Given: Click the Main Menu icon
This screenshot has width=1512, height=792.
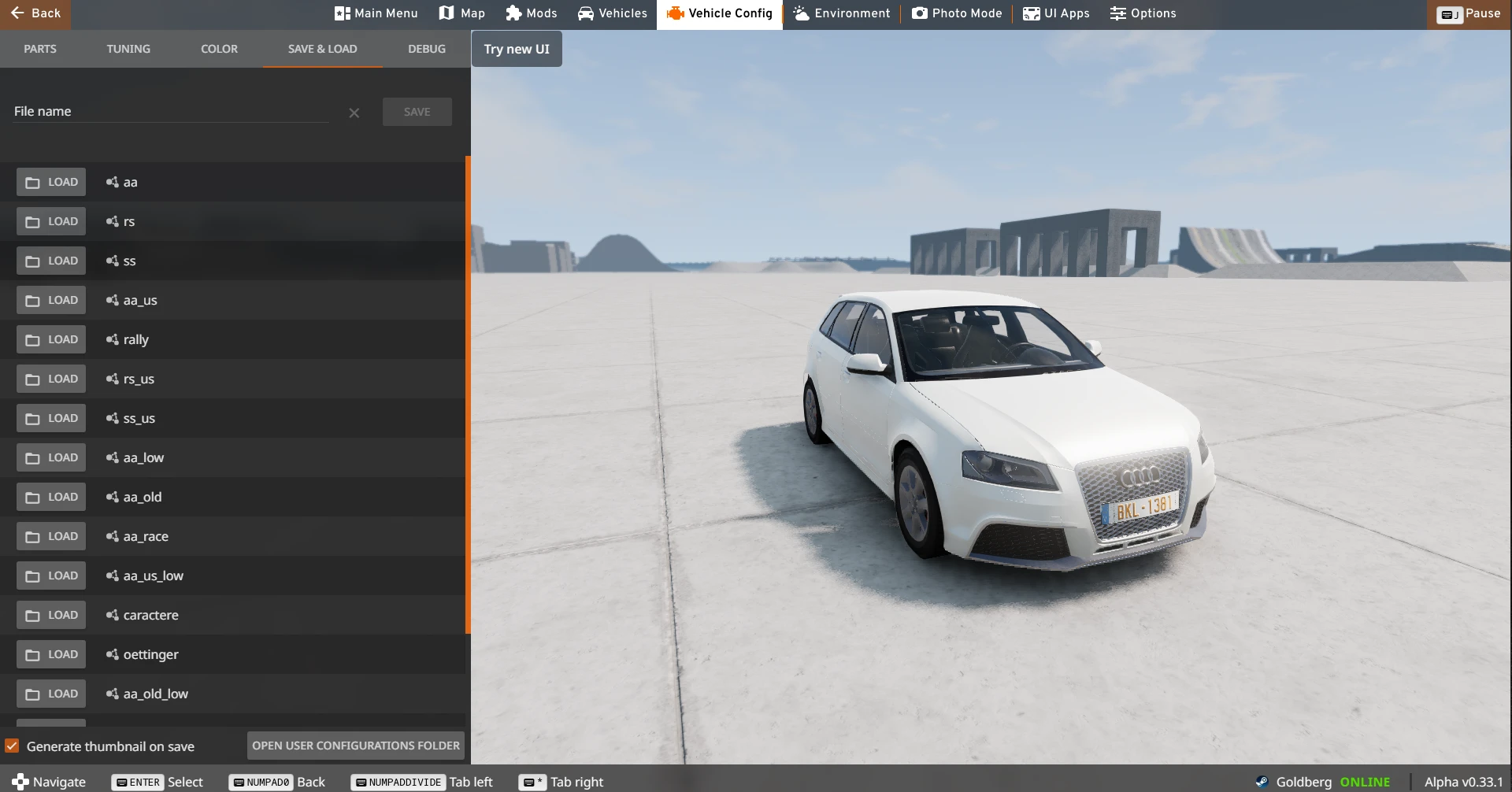Looking at the screenshot, I should 341,13.
